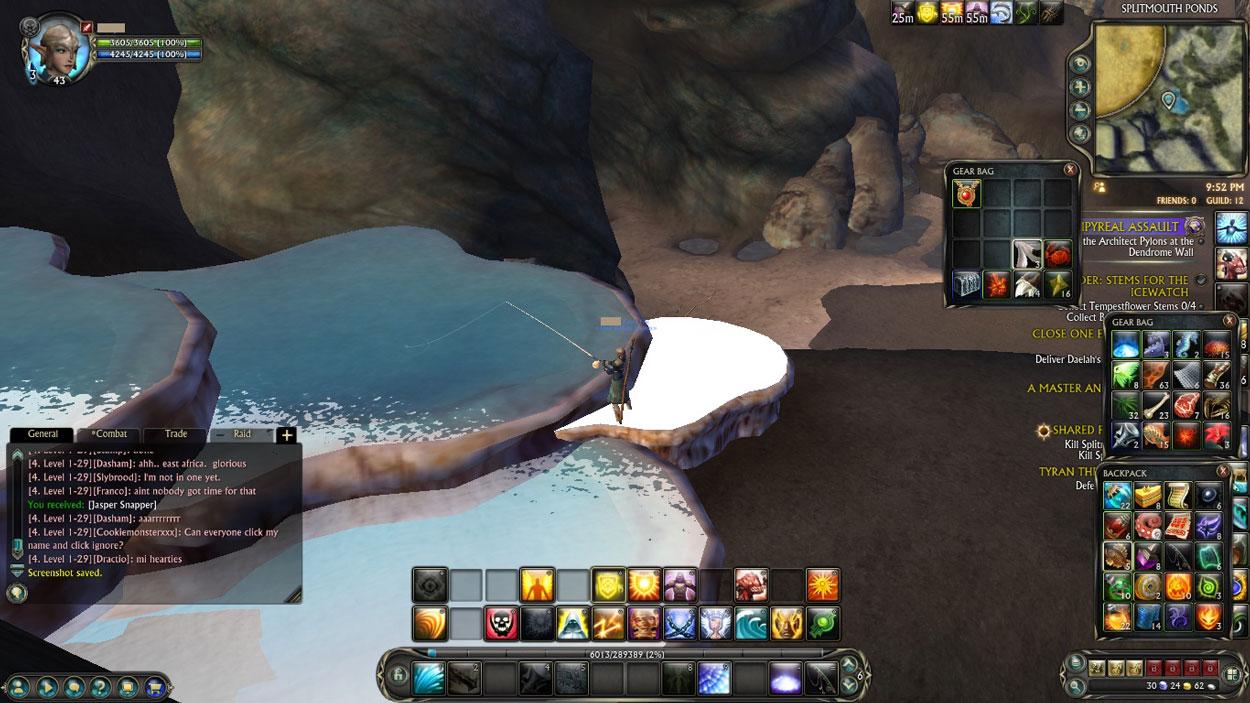Pick the scroll item in the backpack
This screenshot has width=1250, height=703.
tap(1179, 496)
